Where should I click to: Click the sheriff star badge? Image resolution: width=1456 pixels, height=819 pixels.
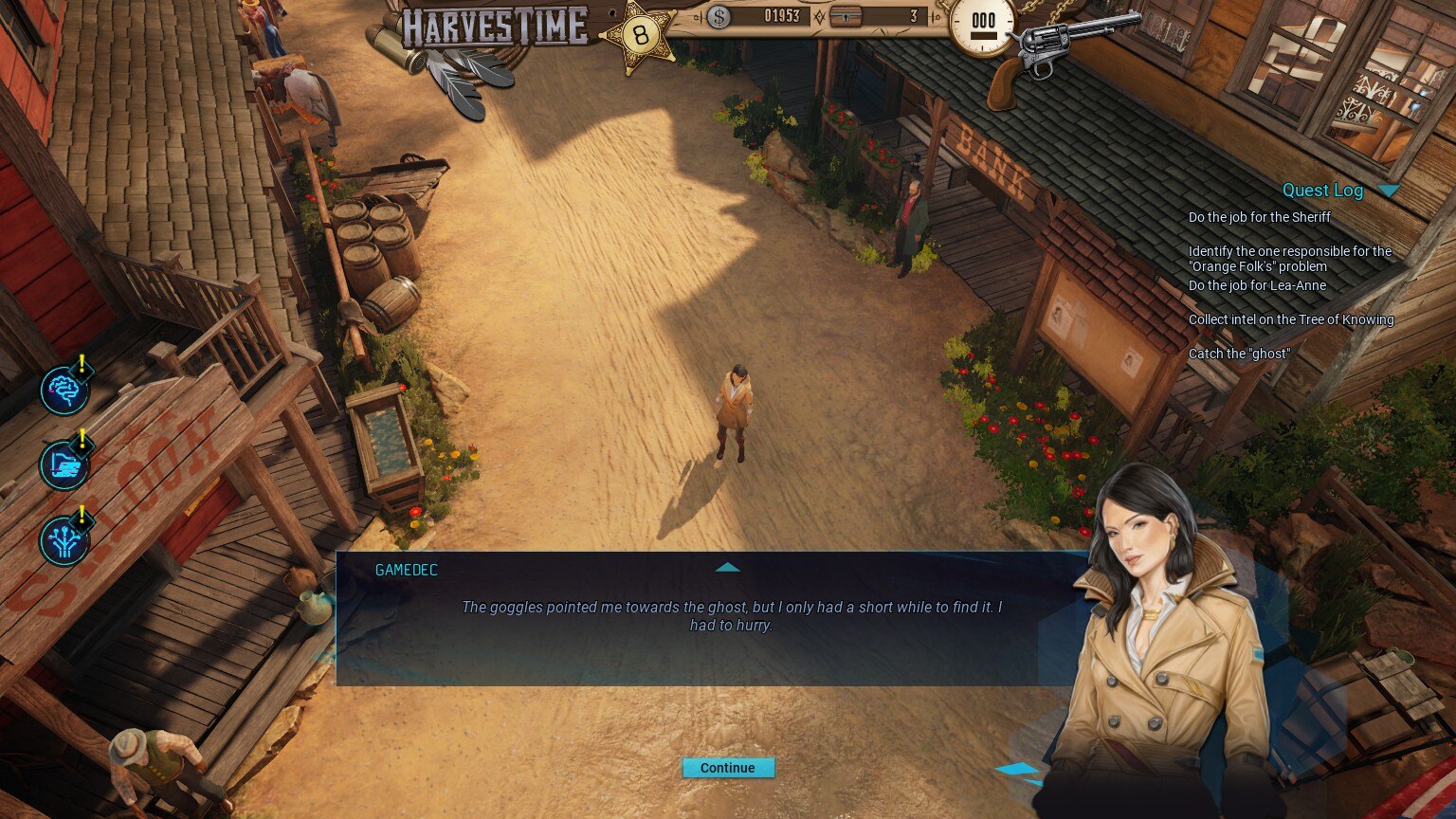pyautogui.click(x=642, y=37)
